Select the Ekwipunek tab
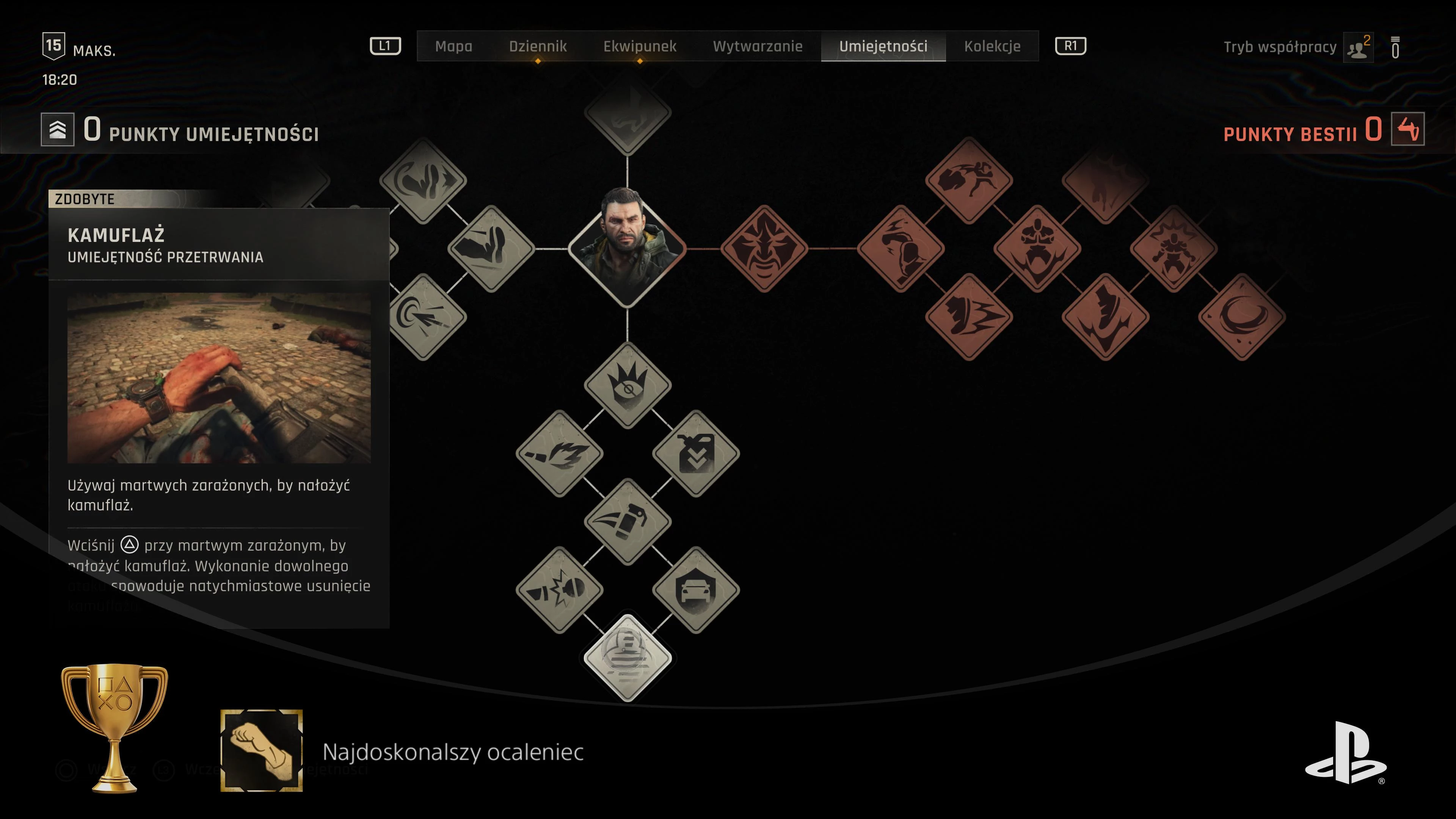Screen dimensions: 1456x819 pos(639,46)
